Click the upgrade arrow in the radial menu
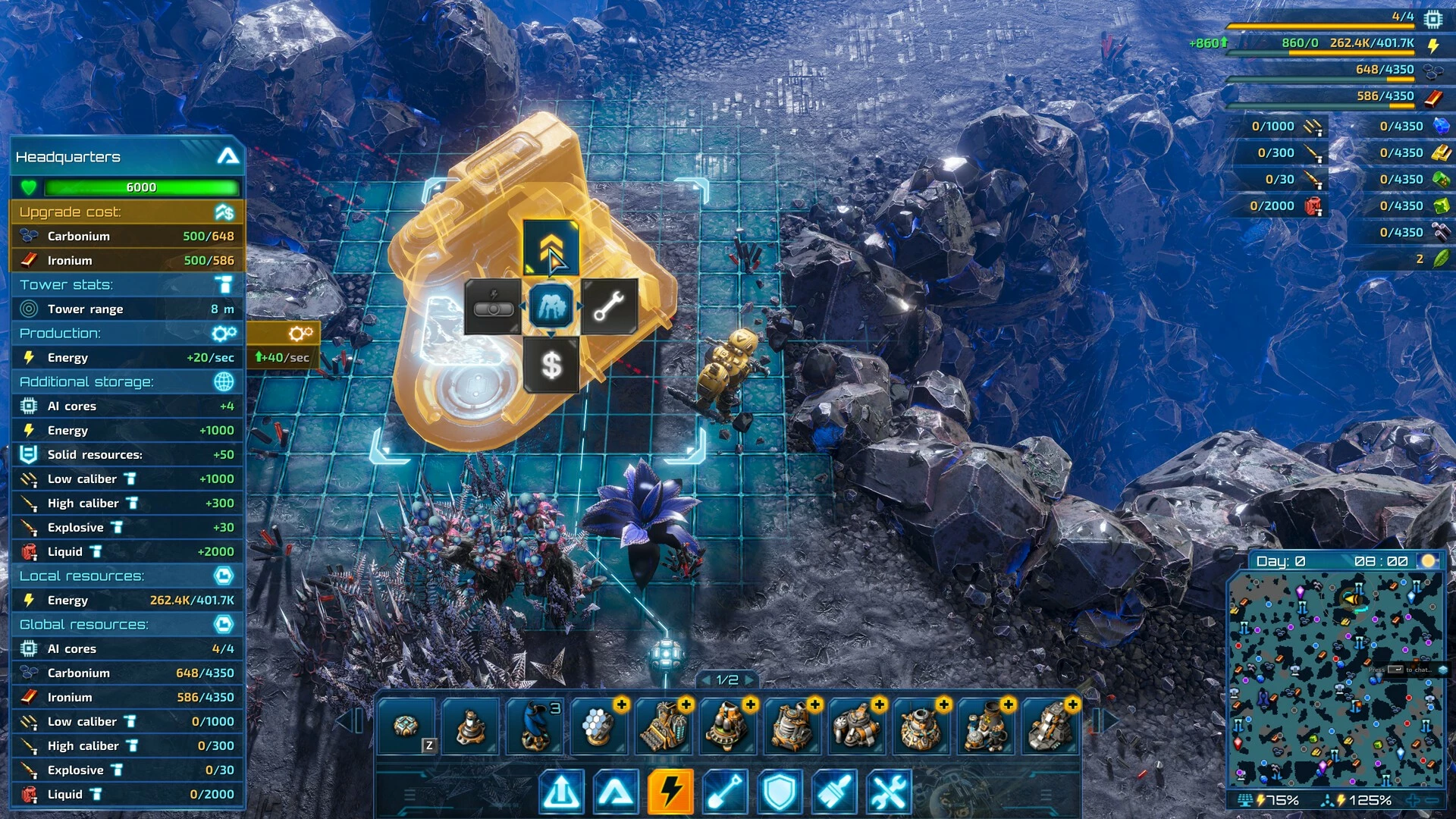The image size is (1456, 819). click(551, 247)
